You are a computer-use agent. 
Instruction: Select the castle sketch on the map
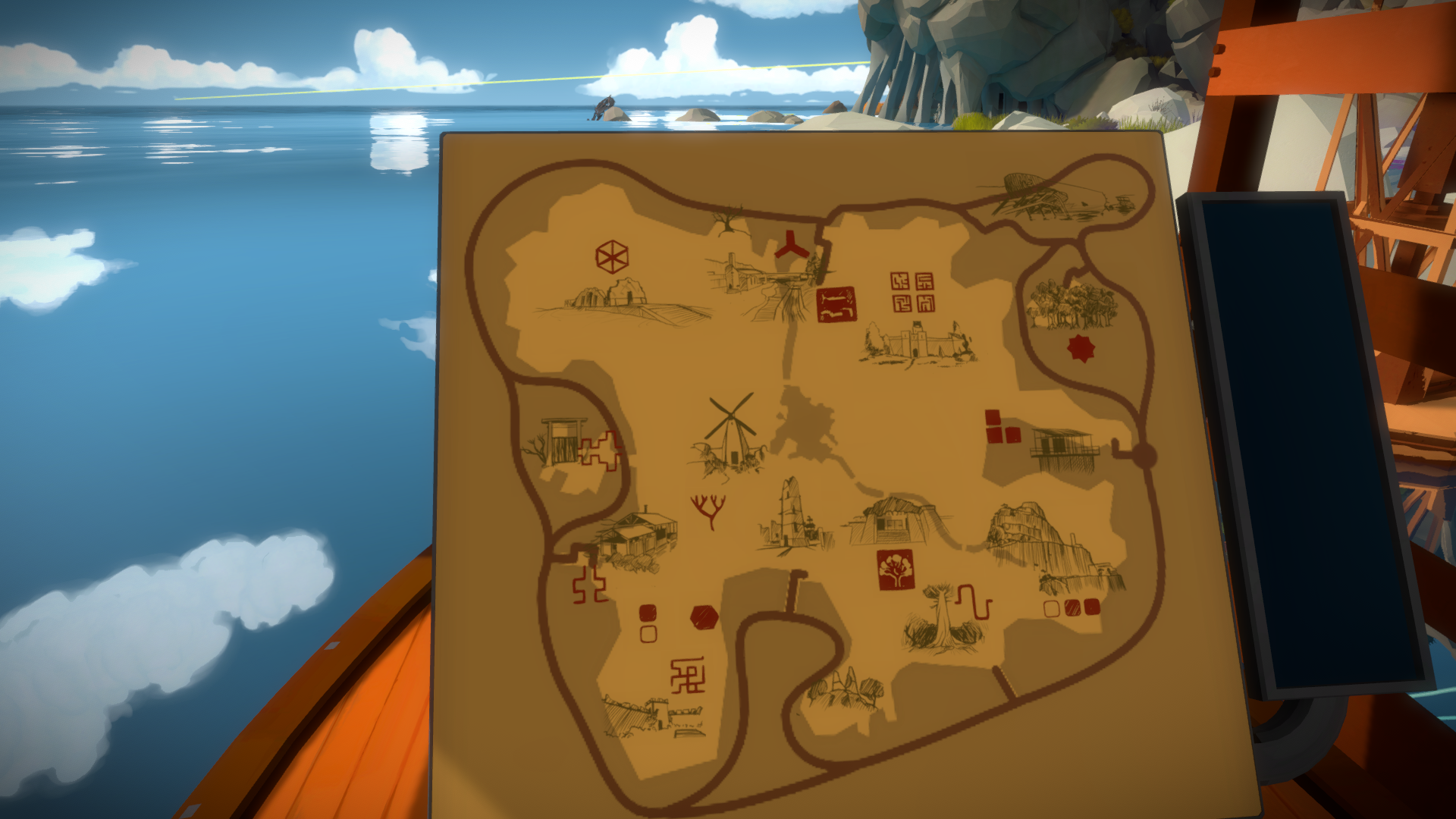(x=918, y=343)
